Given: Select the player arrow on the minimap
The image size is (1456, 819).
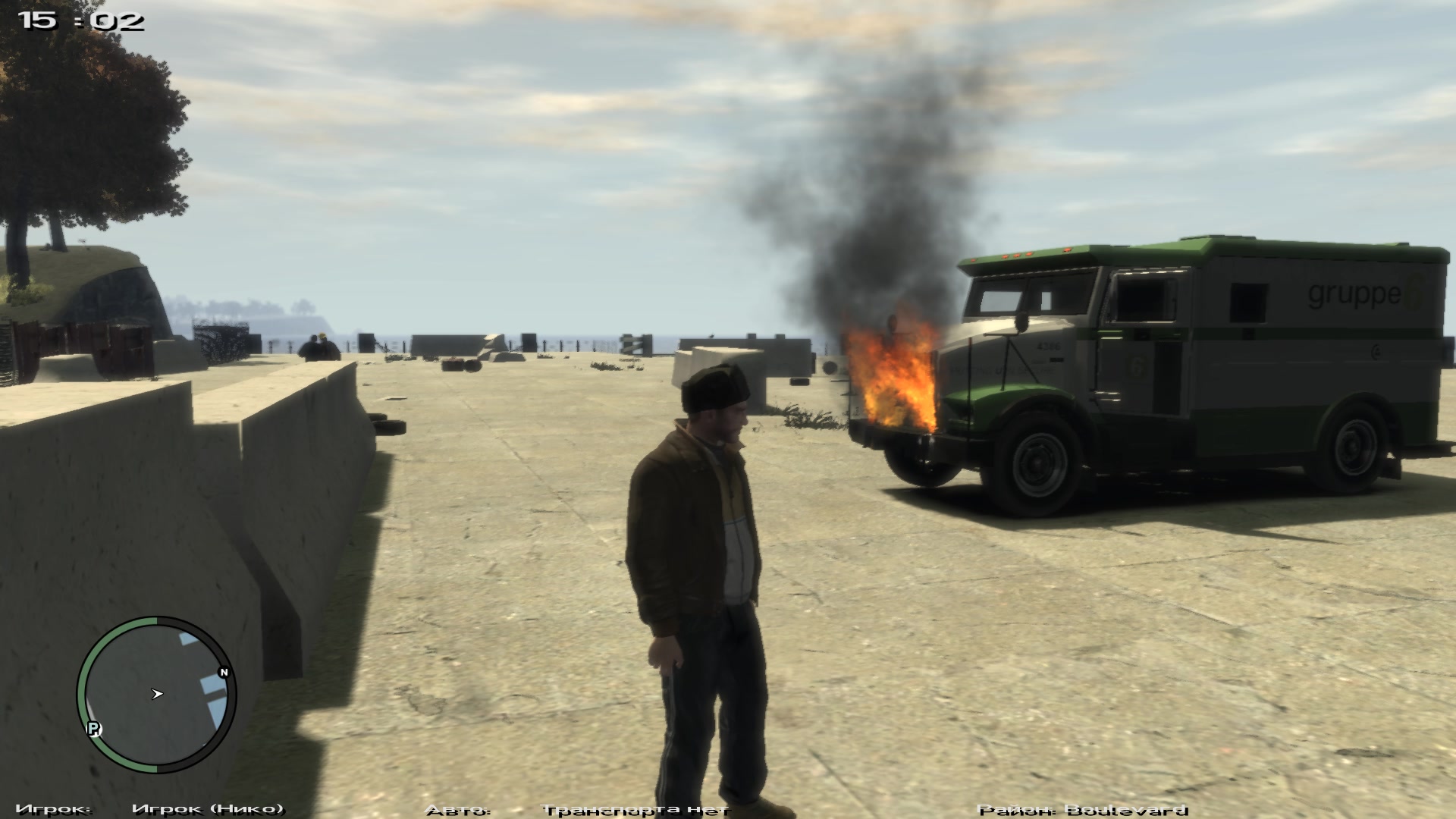Looking at the screenshot, I should coord(157,693).
